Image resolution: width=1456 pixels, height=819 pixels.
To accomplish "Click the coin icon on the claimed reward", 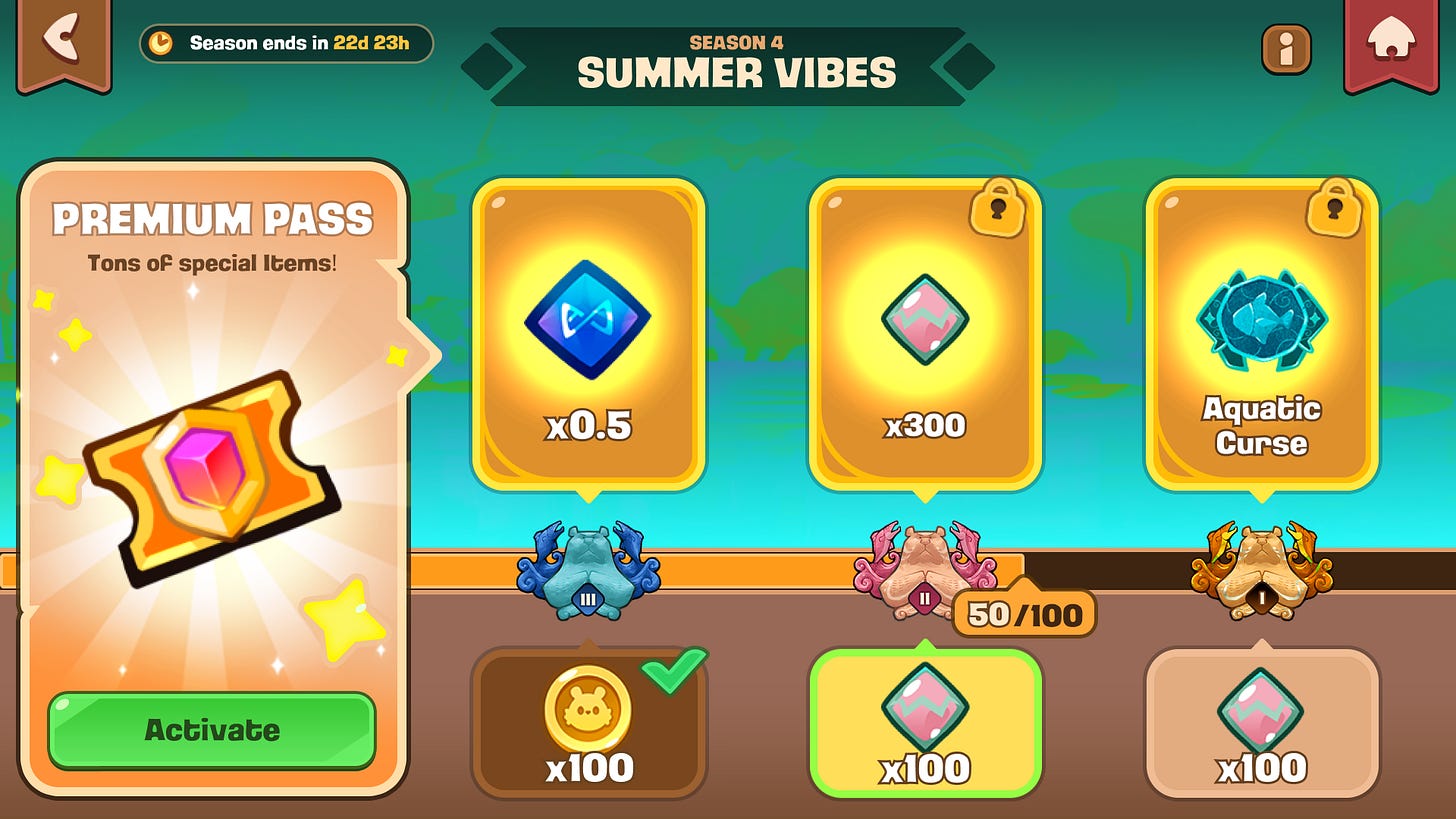I will 588,706.
